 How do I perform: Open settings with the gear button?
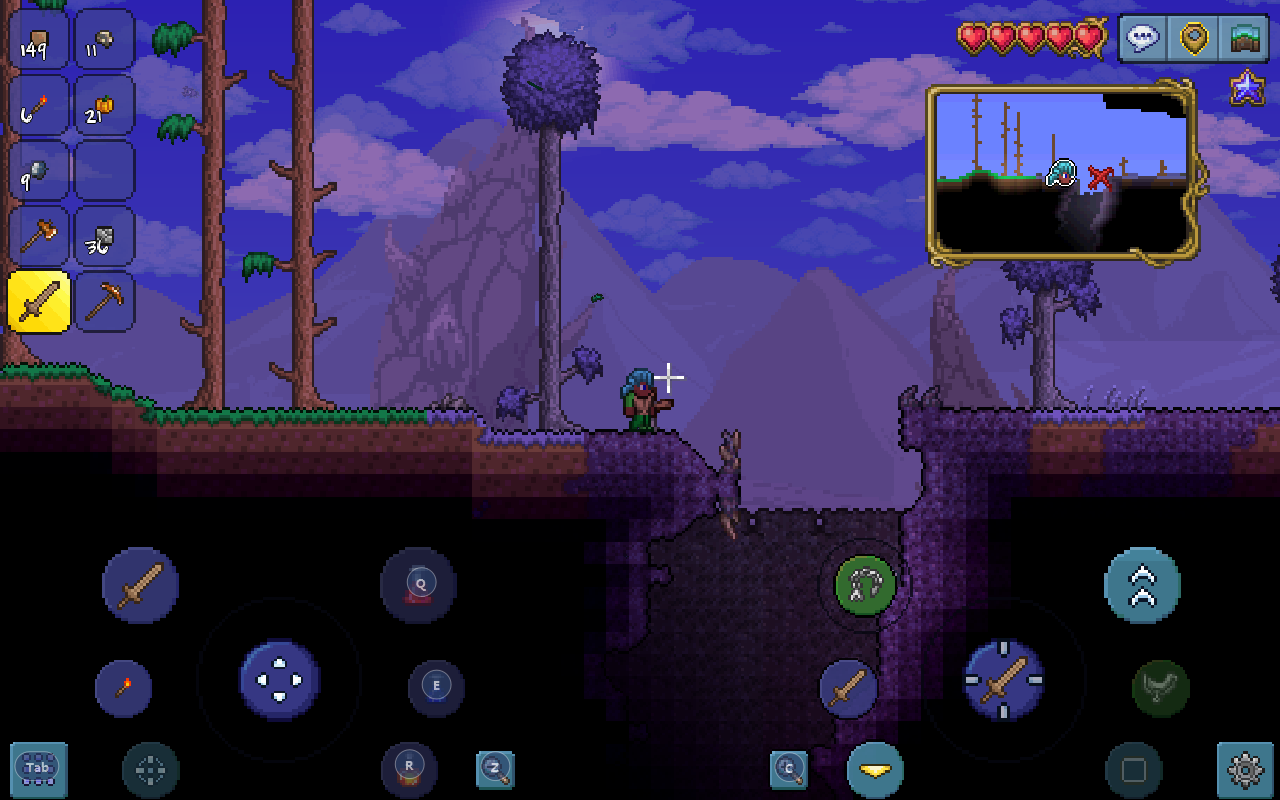tap(1245, 769)
